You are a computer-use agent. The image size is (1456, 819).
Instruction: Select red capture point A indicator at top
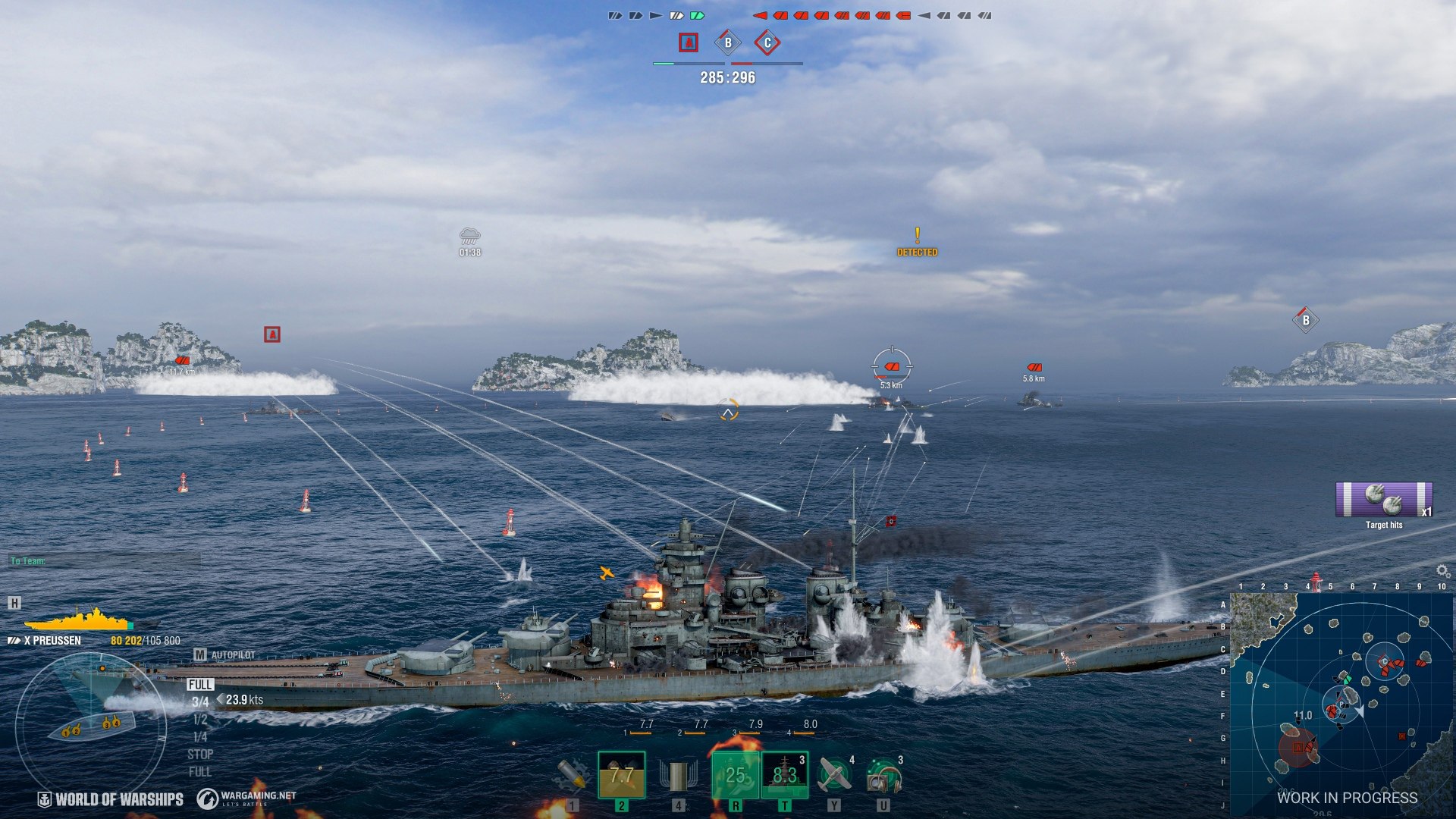(x=688, y=43)
